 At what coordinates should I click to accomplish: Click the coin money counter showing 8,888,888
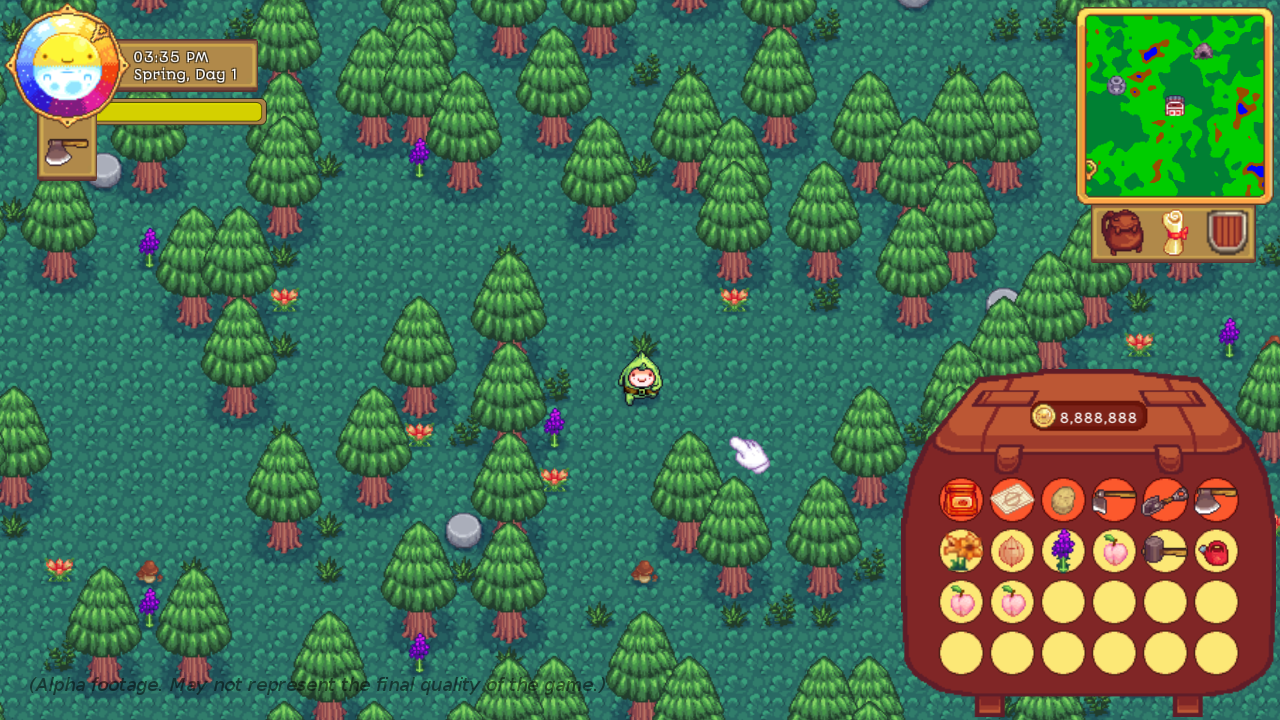[x=1087, y=416]
